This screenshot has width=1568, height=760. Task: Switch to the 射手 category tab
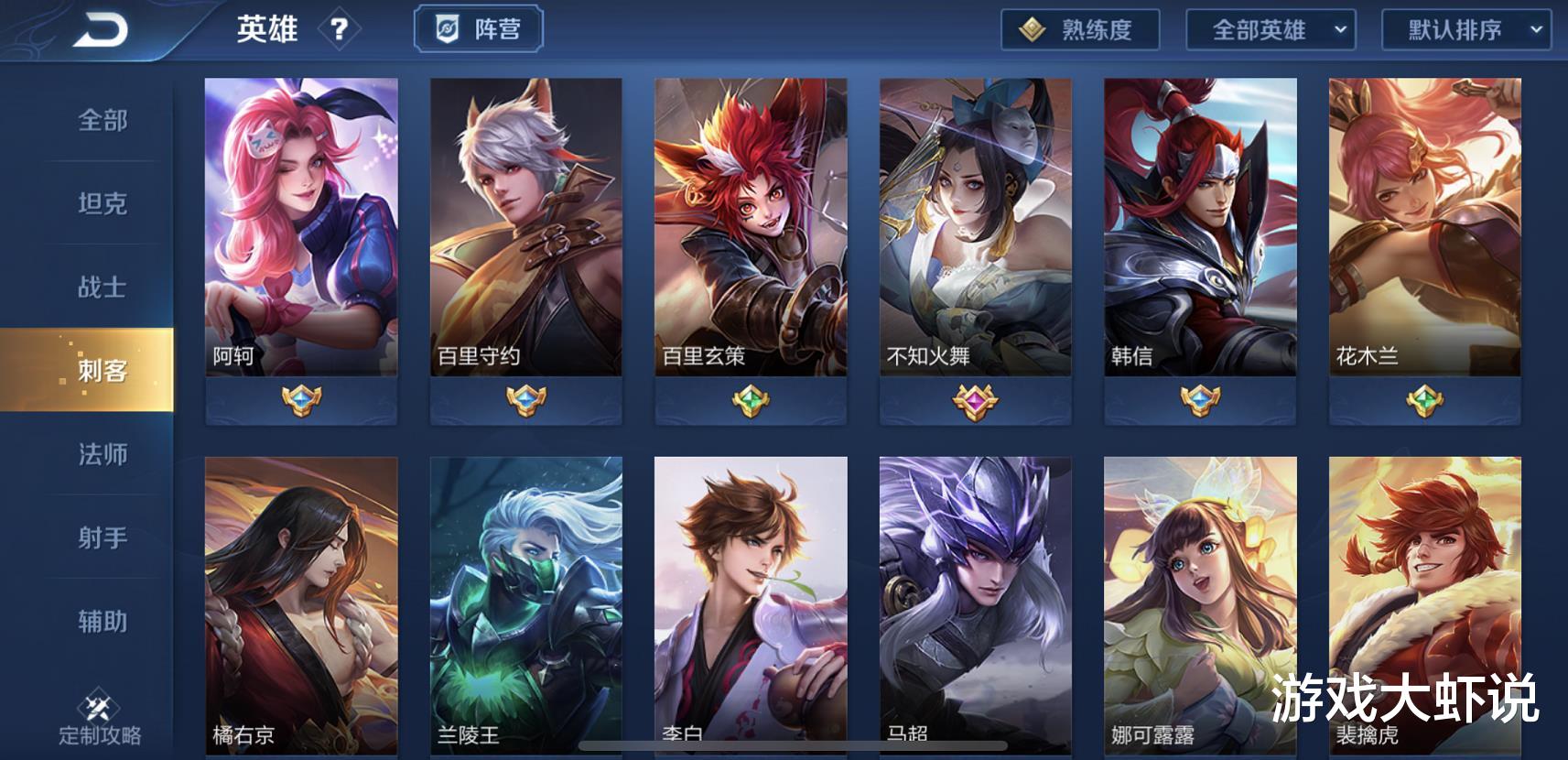(x=101, y=538)
